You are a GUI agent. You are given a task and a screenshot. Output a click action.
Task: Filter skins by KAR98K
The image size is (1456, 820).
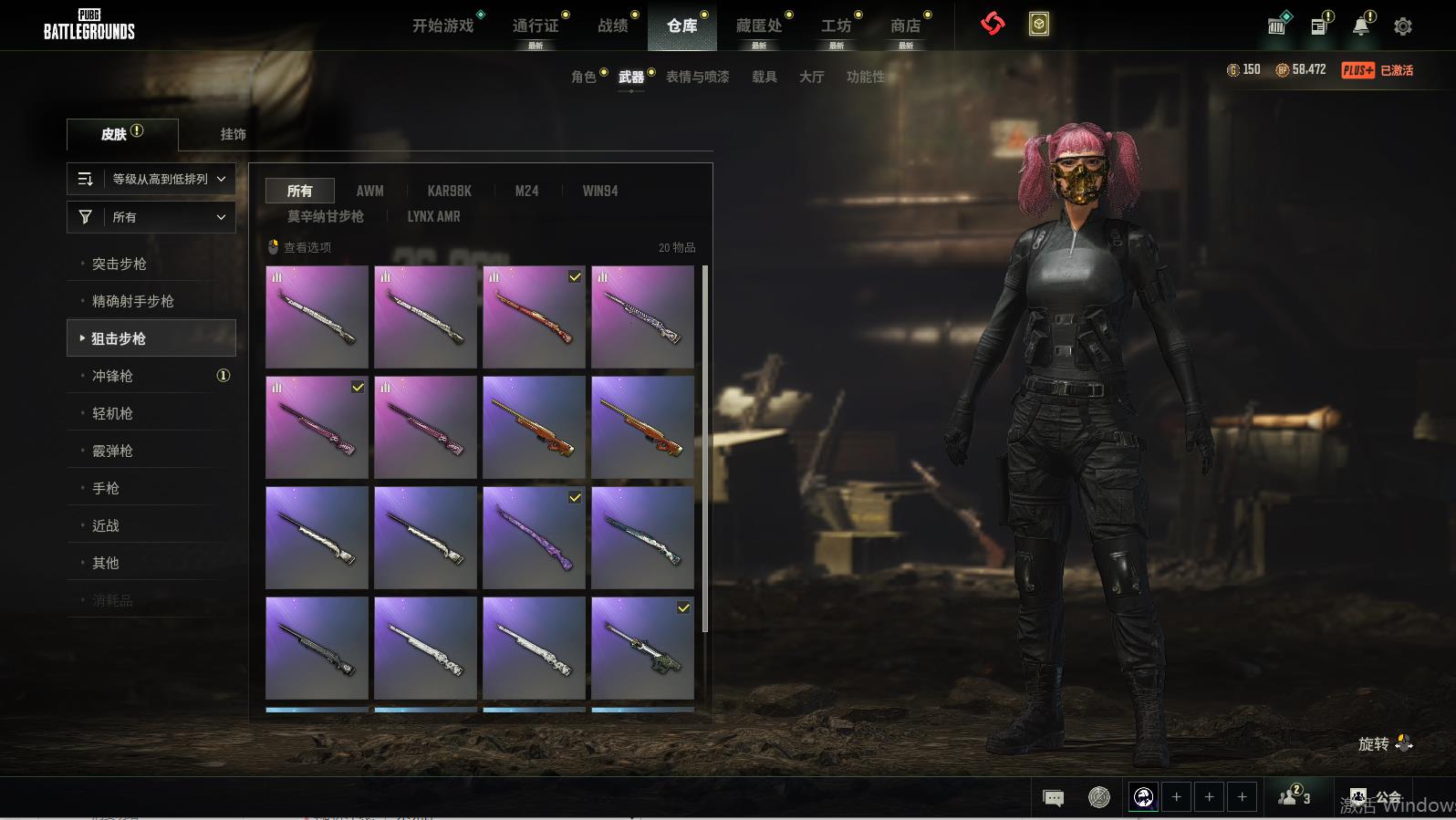[x=449, y=191]
